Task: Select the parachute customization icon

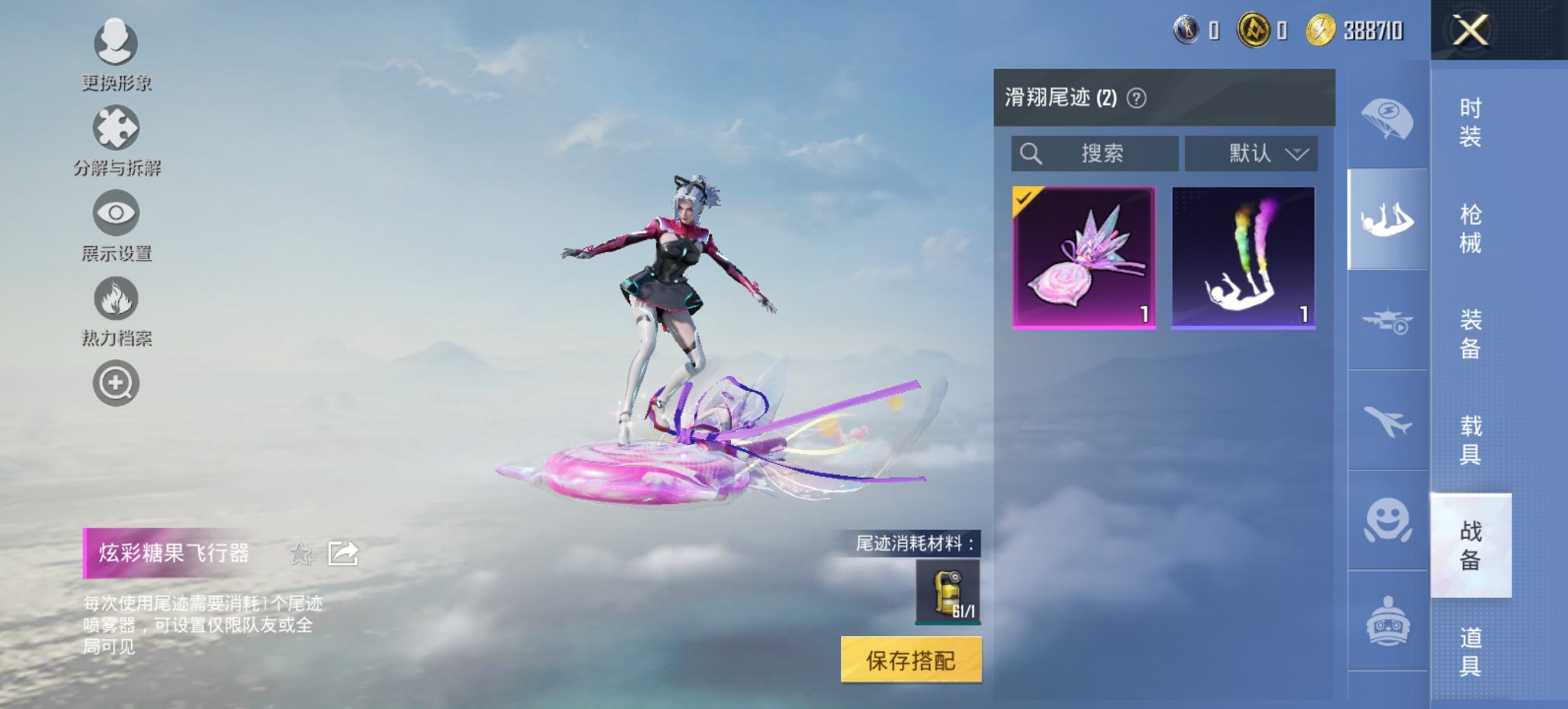Action: pyautogui.click(x=1387, y=120)
